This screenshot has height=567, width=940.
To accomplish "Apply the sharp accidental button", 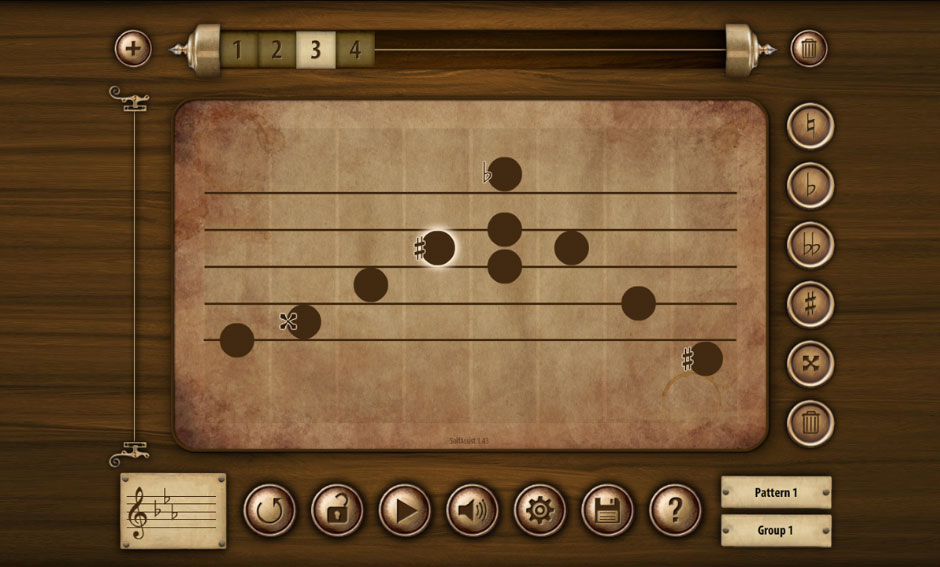I will coord(810,303).
